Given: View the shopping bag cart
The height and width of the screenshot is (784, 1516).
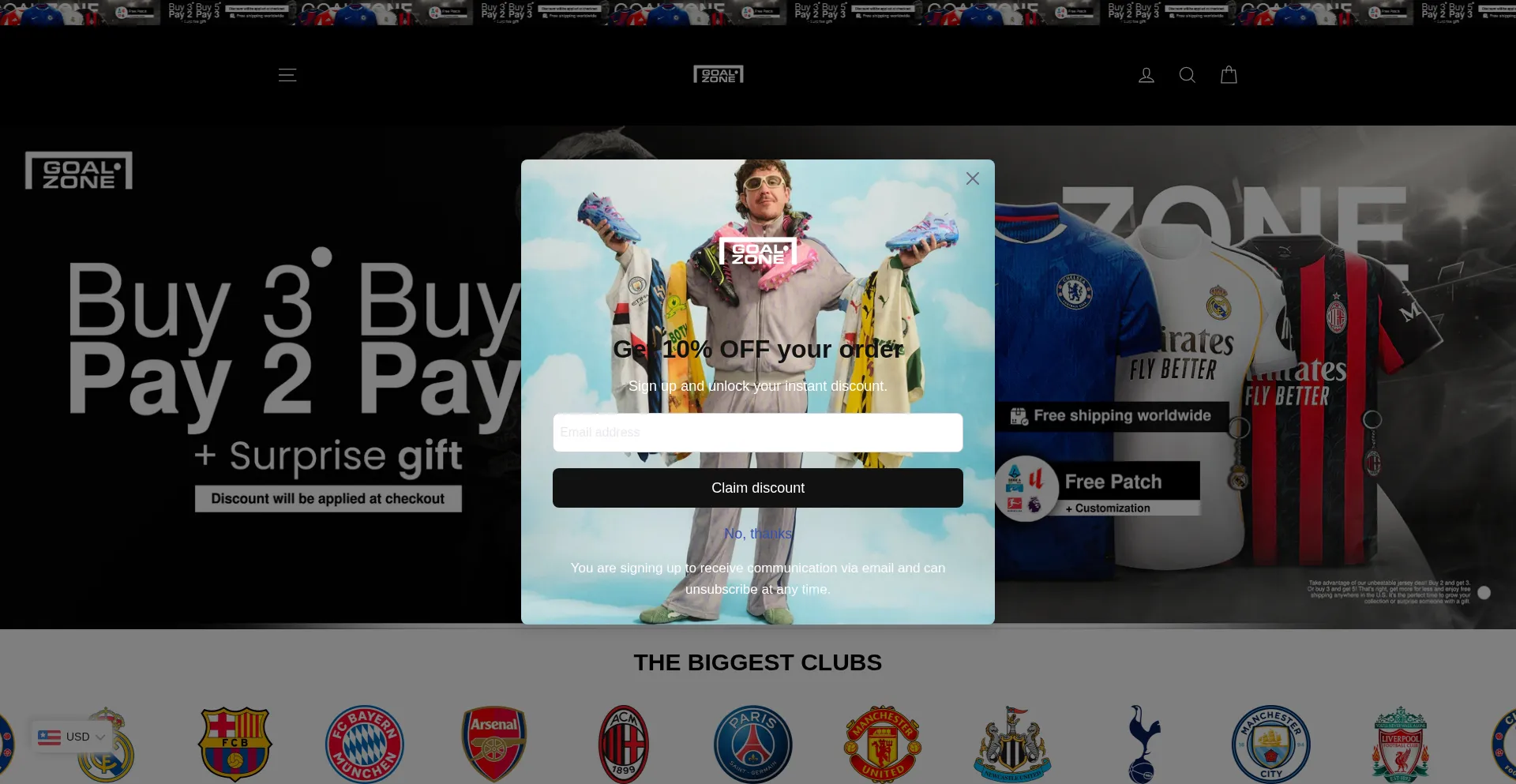Looking at the screenshot, I should pyautogui.click(x=1229, y=75).
